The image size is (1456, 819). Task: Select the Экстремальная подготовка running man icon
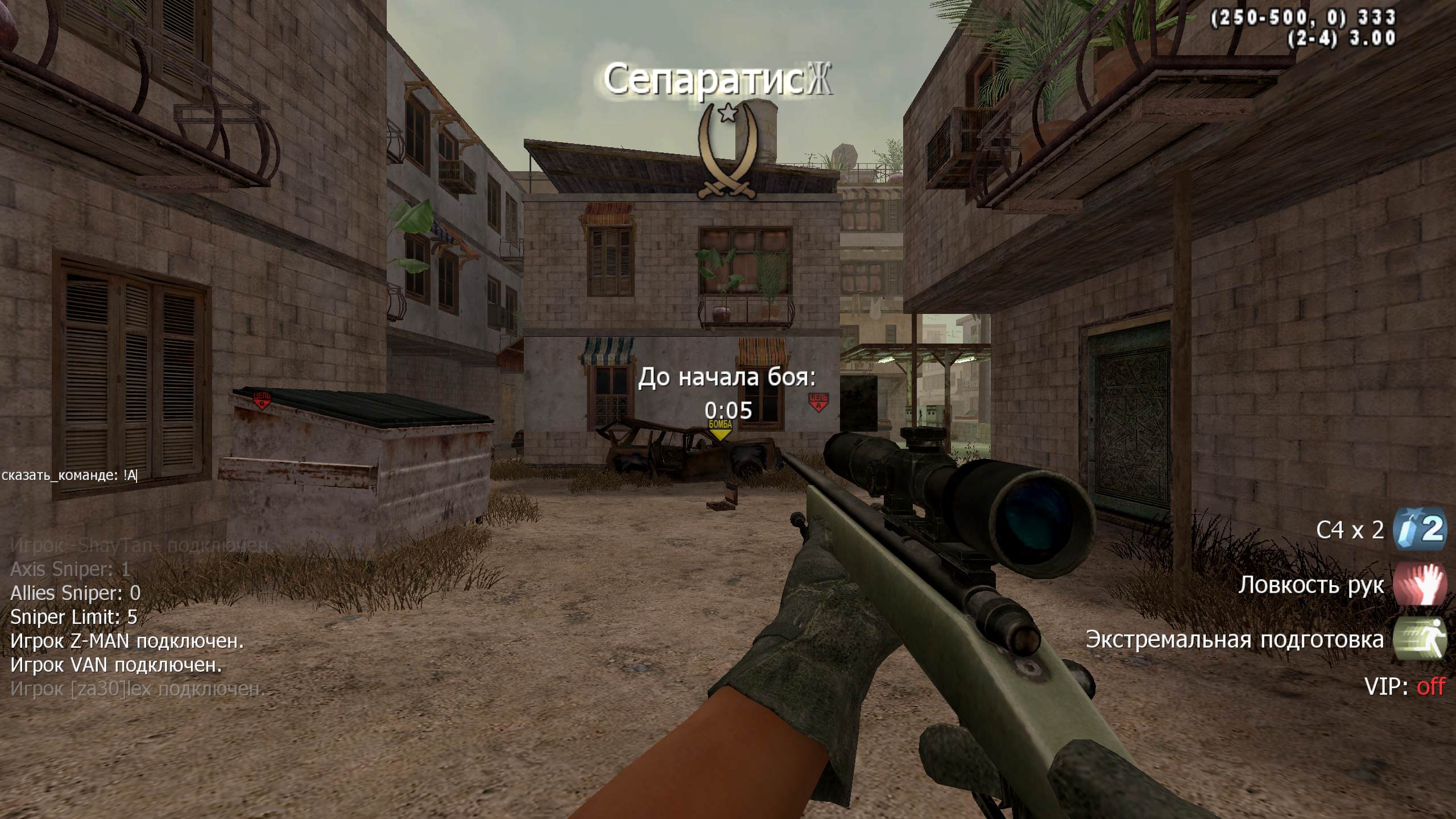(x=1419, y=639)
